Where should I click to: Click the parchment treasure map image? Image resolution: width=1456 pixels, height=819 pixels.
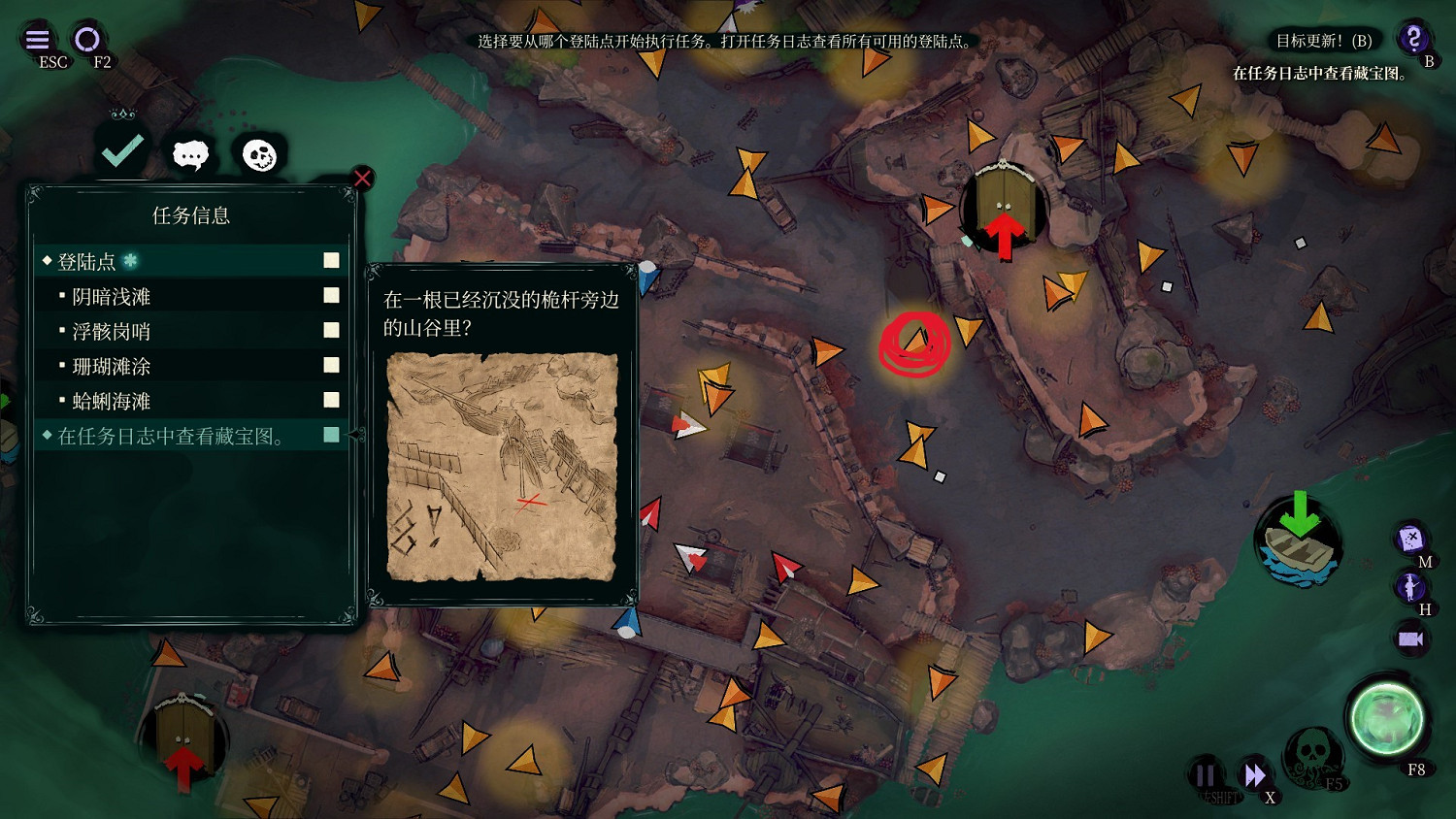click(x=502, y=467)
